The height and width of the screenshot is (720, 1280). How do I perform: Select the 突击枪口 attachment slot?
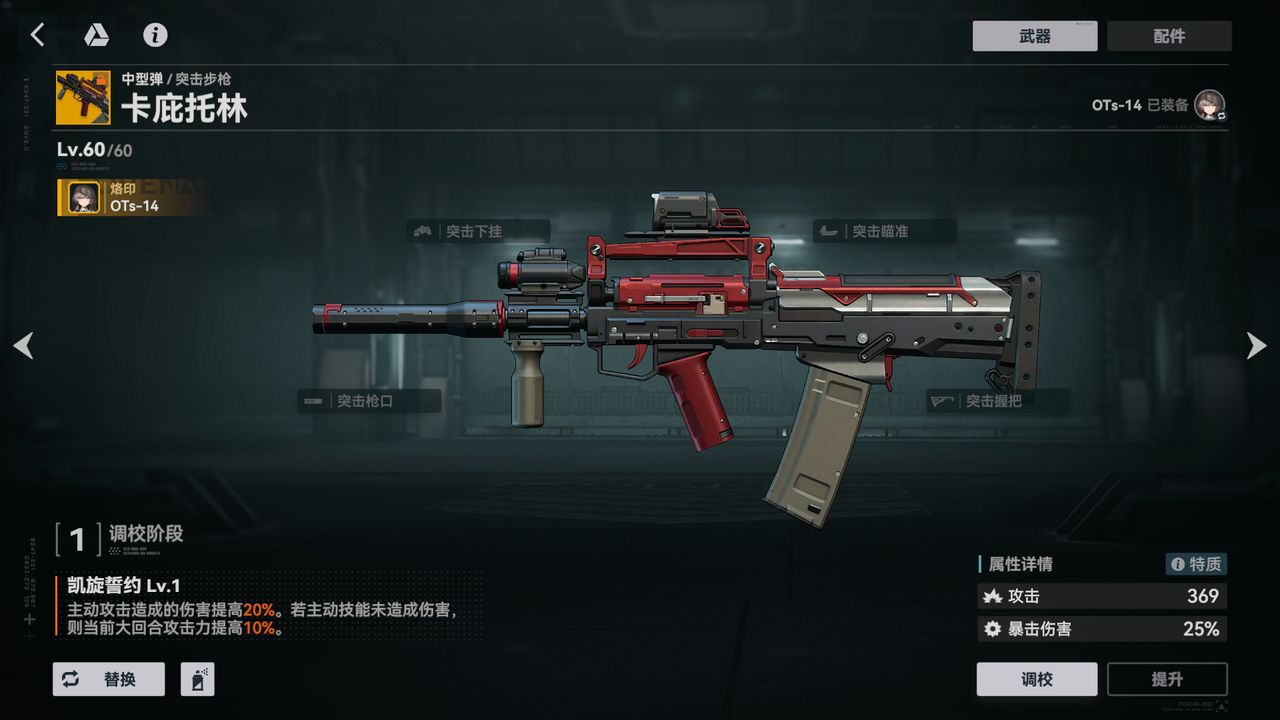pos(370,401)
